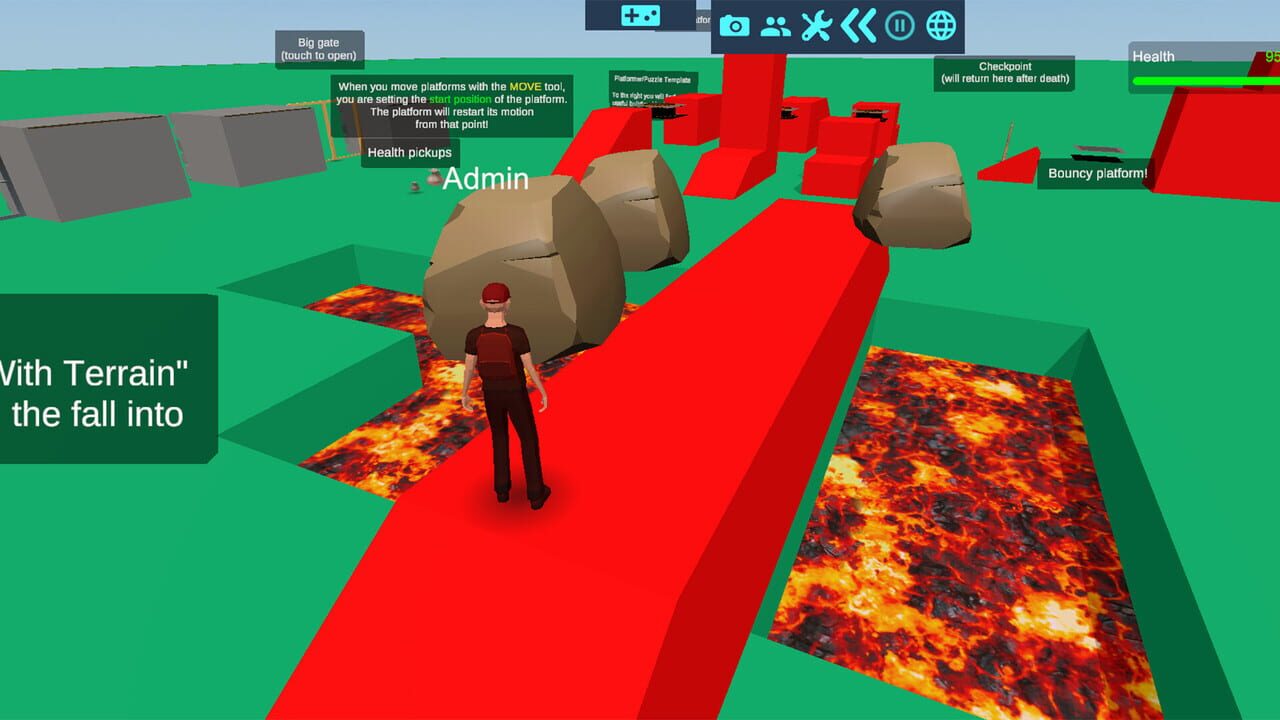Image resolution: width=1280 pixels, height=720 pixels.
Task: Select the camera screenshot icon
Action: (x=737, y=27)
